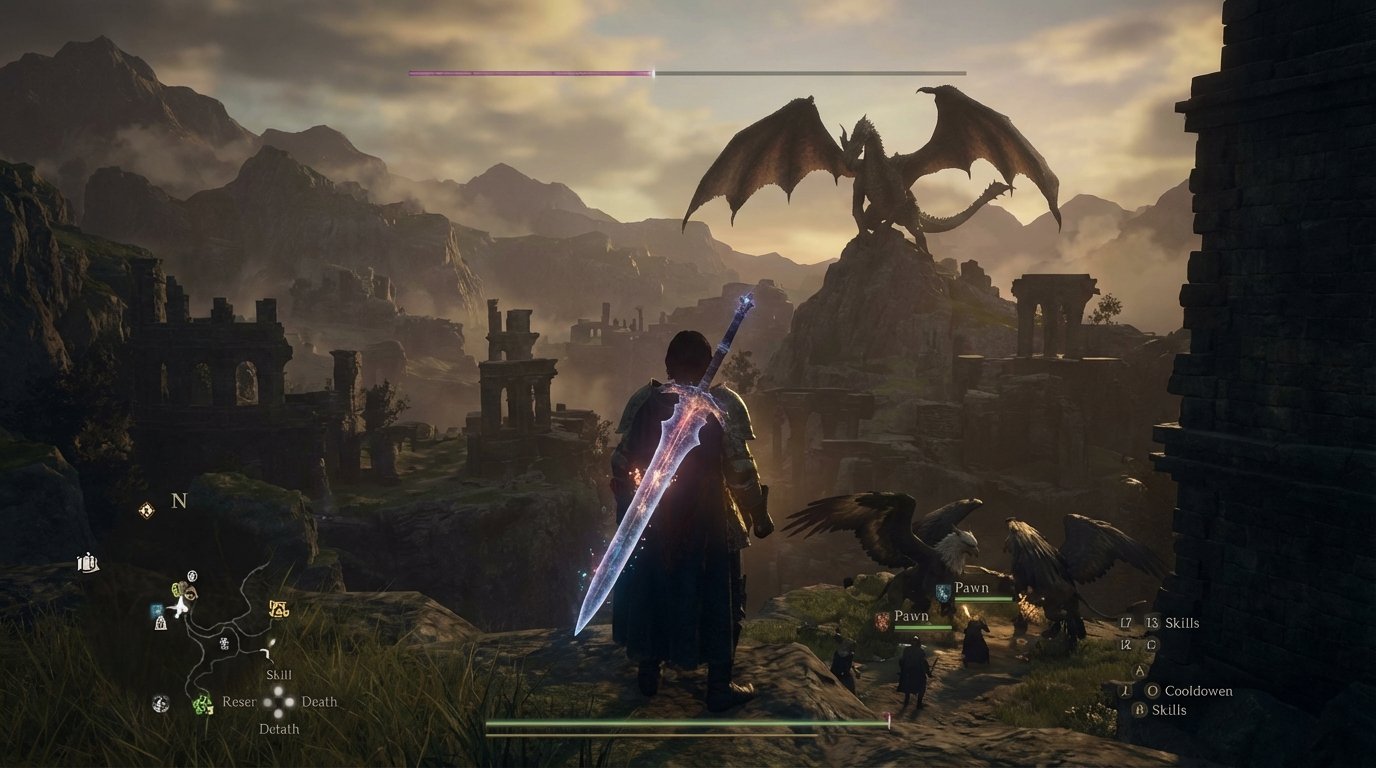Select the RB button icon beside Skills
This screenshot has height=768, width=1376.
click(x=1151, y=622)
